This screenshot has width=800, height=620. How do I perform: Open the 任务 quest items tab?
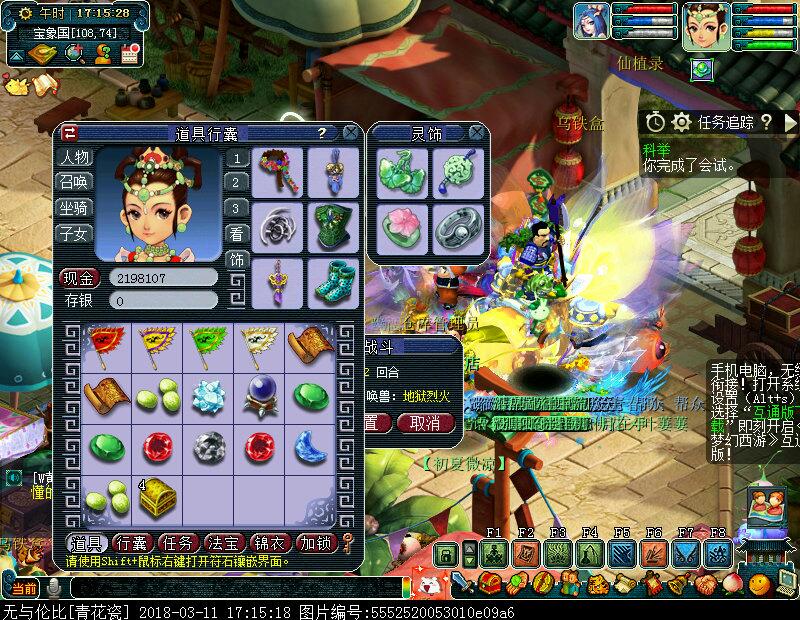click(x=178, y=543)
